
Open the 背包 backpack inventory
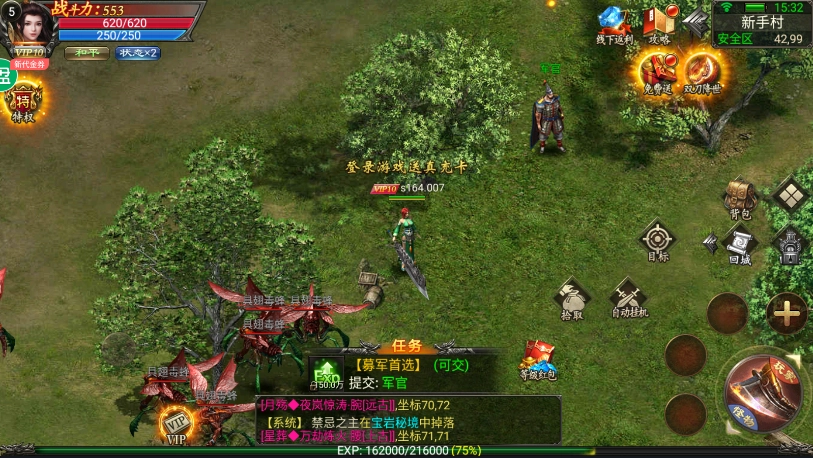tap(740, 197)
